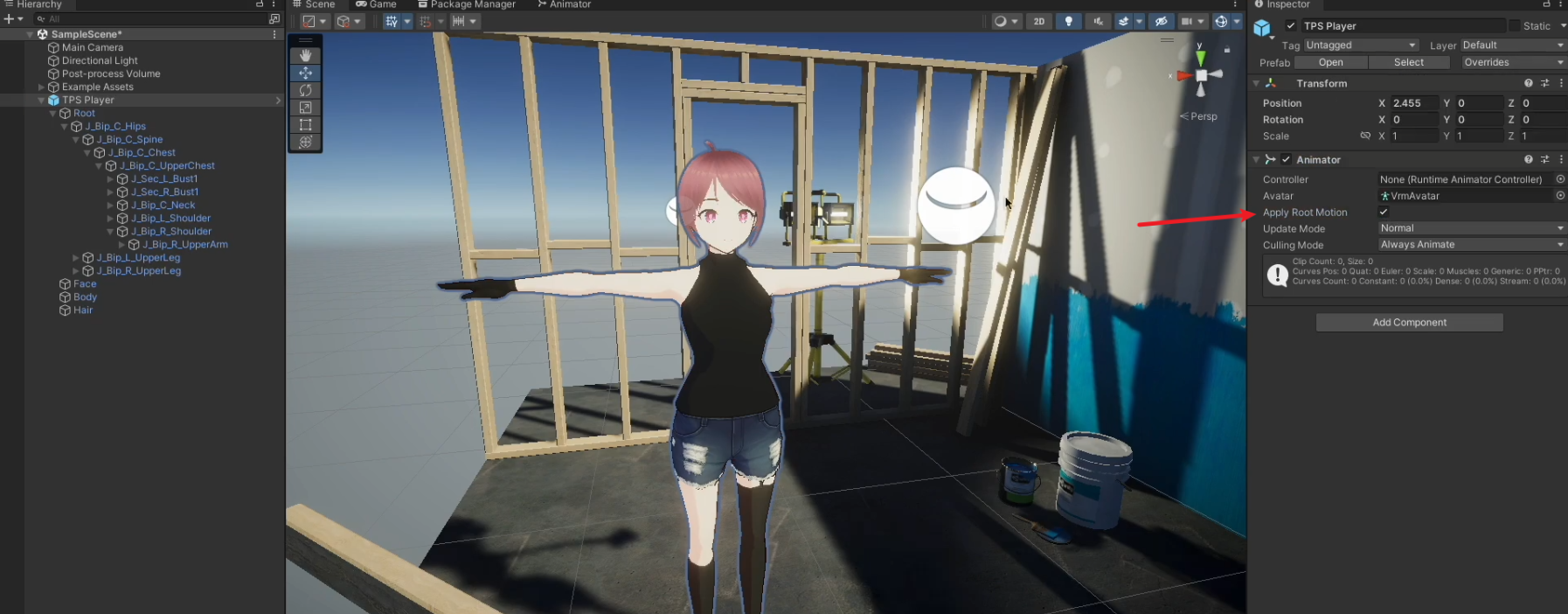Image resolution: width=1568 pixels, height=614 pixels.
Task: Select the Face object
Action: click(85, 283)
